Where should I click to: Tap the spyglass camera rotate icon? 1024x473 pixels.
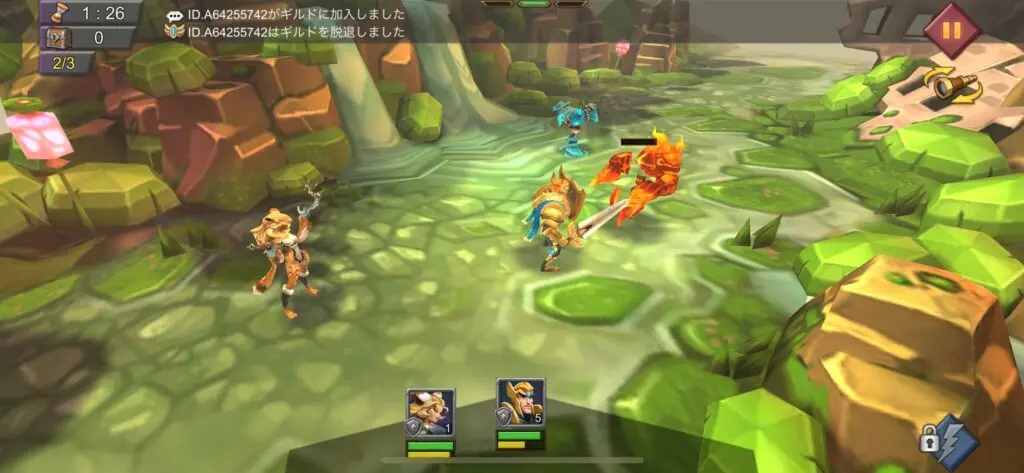pos(956,85)
